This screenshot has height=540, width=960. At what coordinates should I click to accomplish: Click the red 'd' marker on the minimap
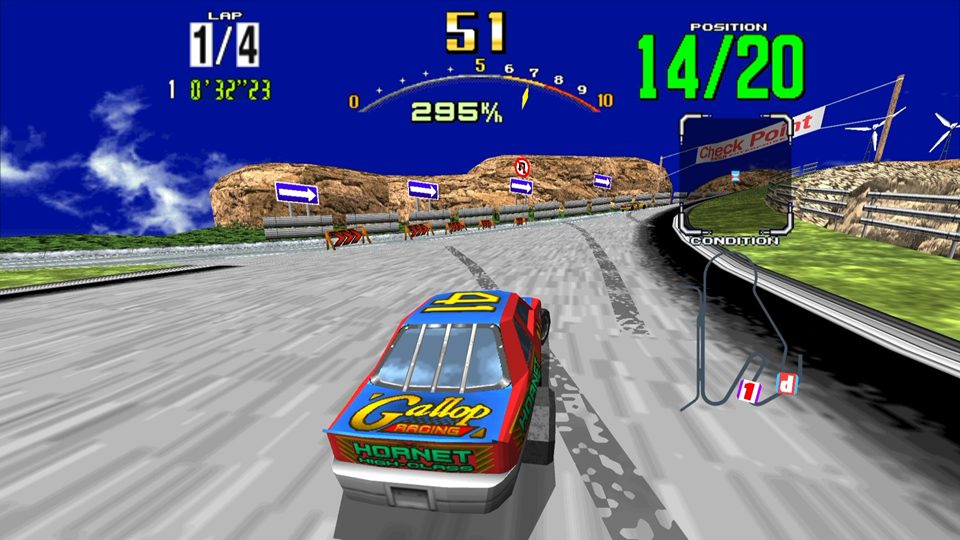(x=787, y=383)
